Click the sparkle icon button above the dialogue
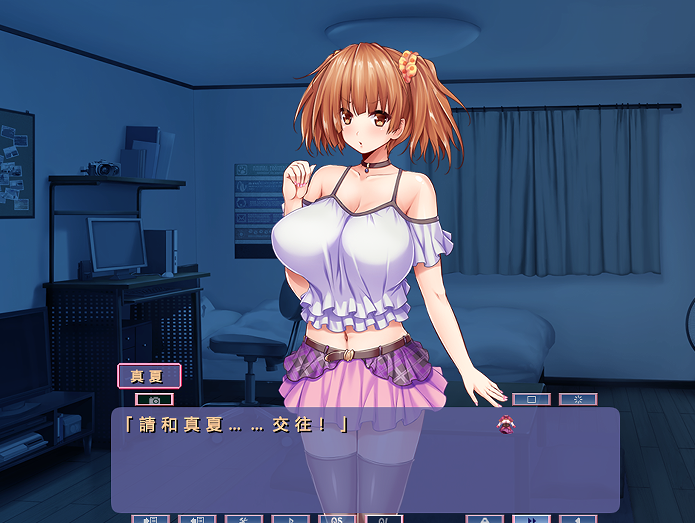The width and height of the screenshot is (695, 523). tap(578, 399)
